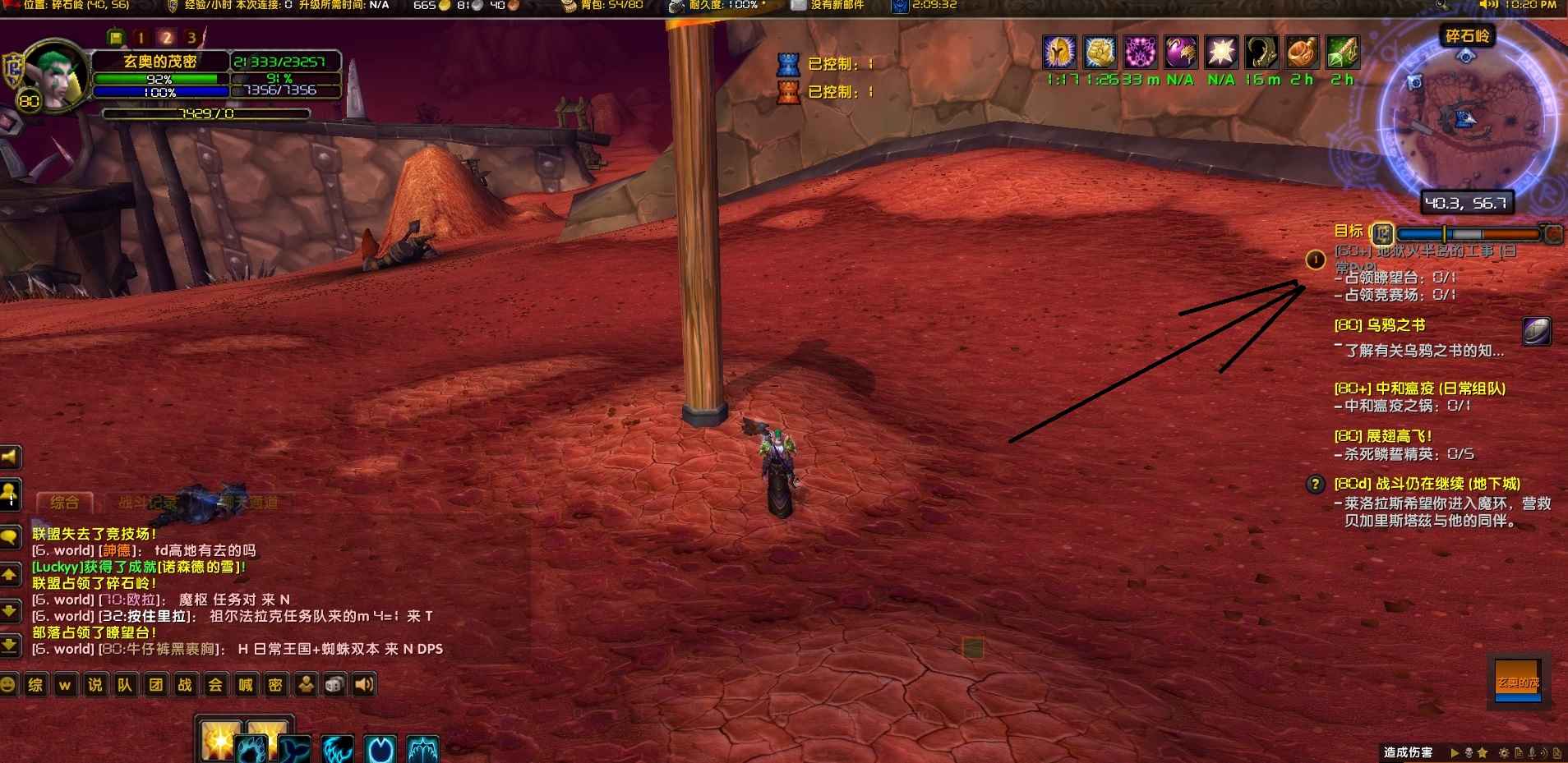Screen dimensions: 1568x763
Task: Open the circular minimap
Action: (x=1466, y=117)
